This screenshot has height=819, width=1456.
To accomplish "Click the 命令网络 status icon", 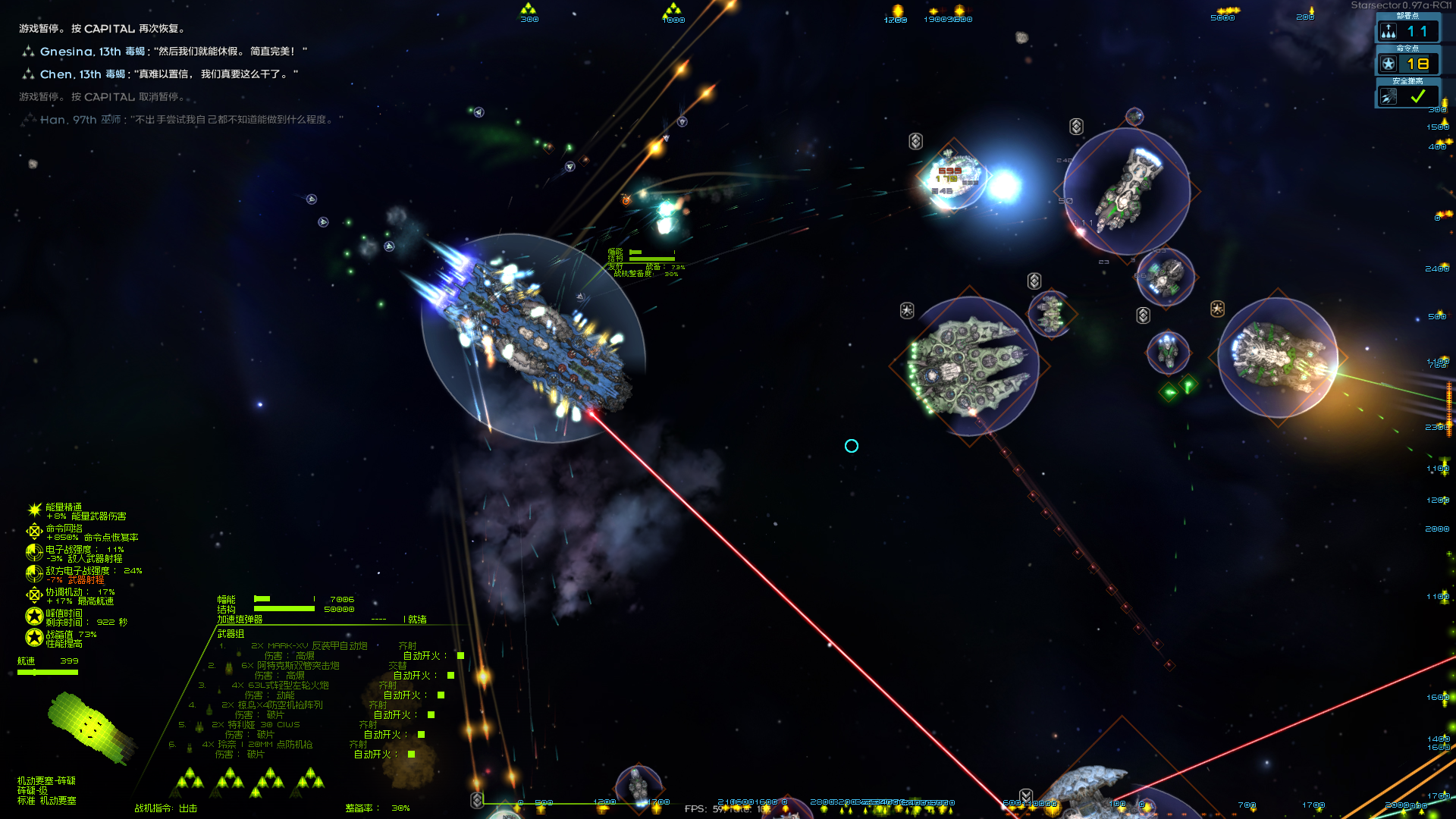I will coord(34,532).
